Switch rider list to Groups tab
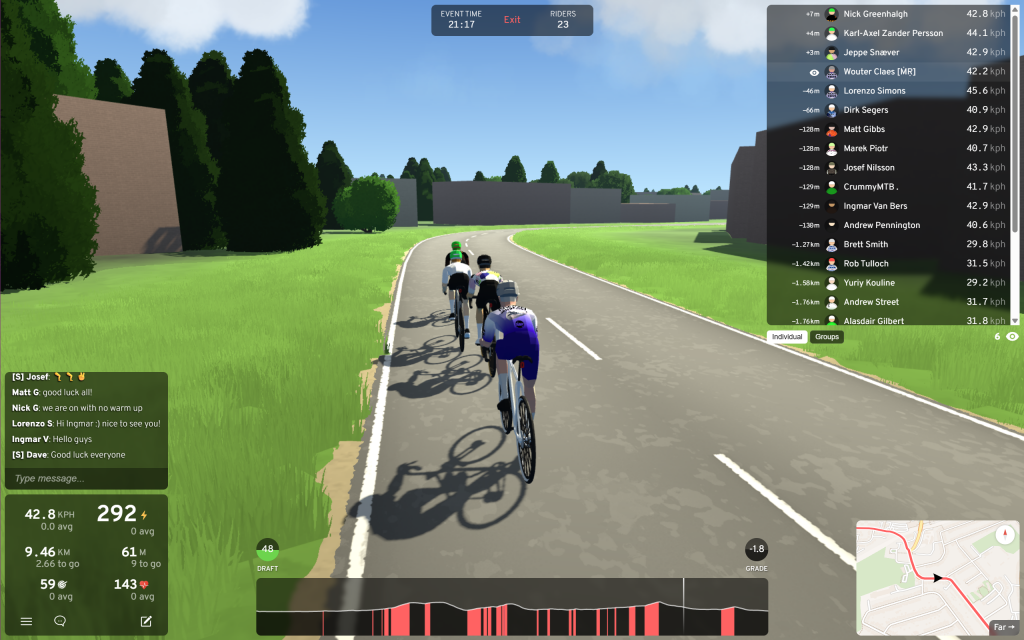 coord(827,337)
